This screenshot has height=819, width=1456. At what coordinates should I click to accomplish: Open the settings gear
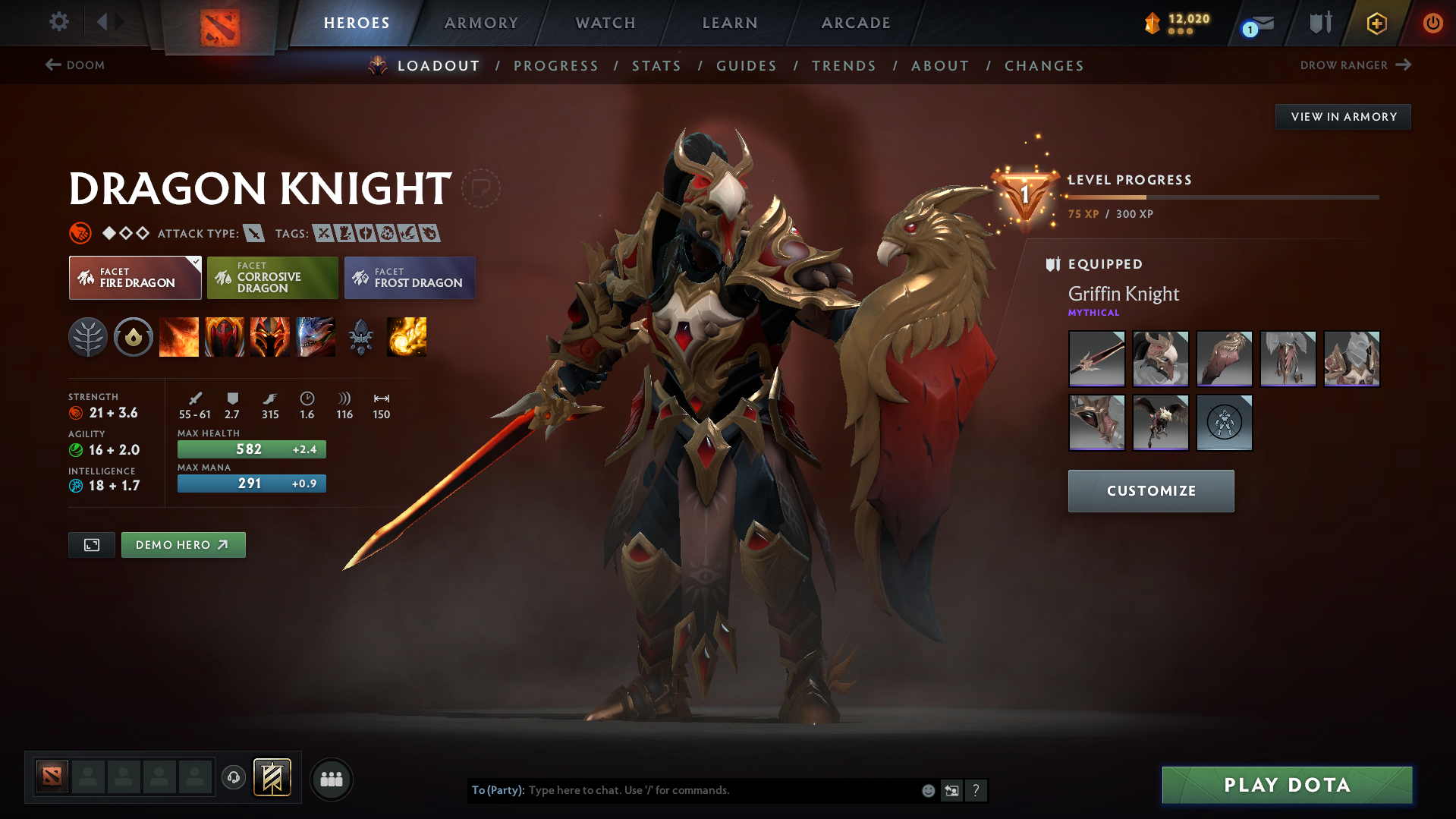coord(58,23)
